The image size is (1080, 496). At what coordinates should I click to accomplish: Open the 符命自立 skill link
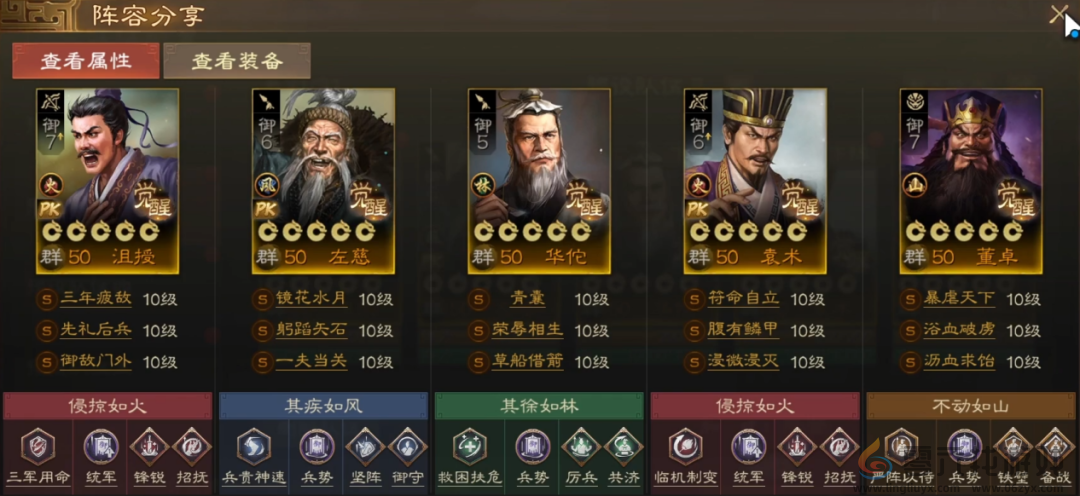tap(741, 299)
